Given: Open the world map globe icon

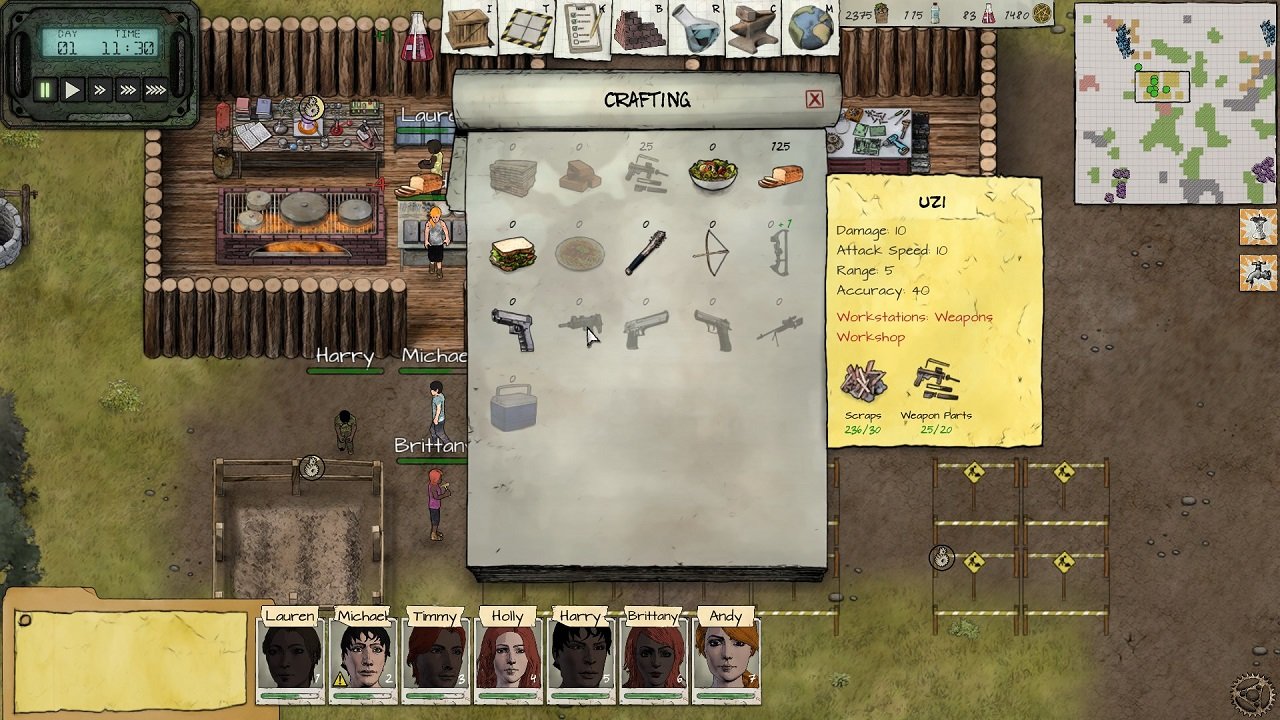Looking at the screenshot, I should [810, 28].
